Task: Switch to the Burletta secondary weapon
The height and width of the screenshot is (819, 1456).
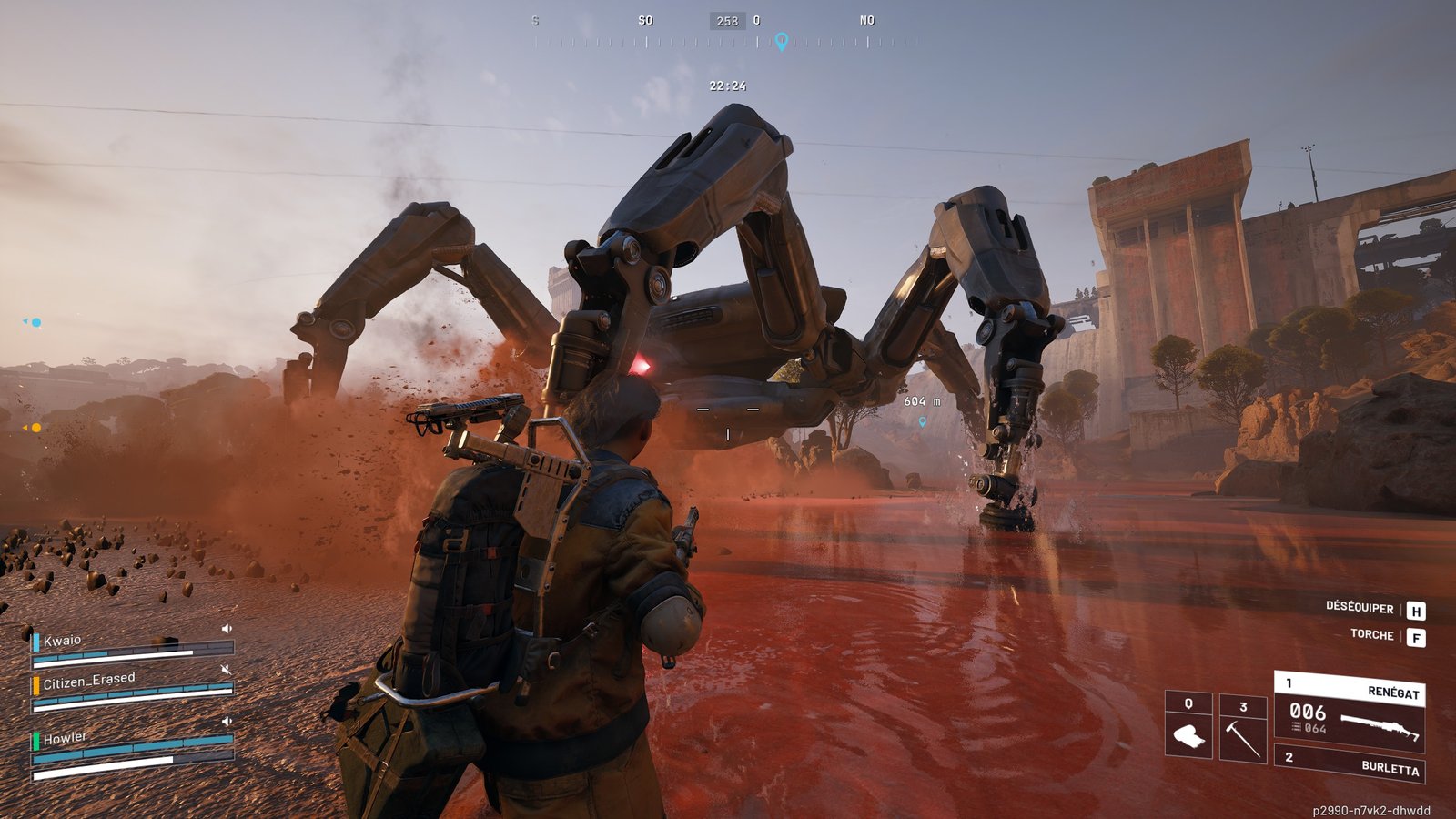Action: (1351, 763)
